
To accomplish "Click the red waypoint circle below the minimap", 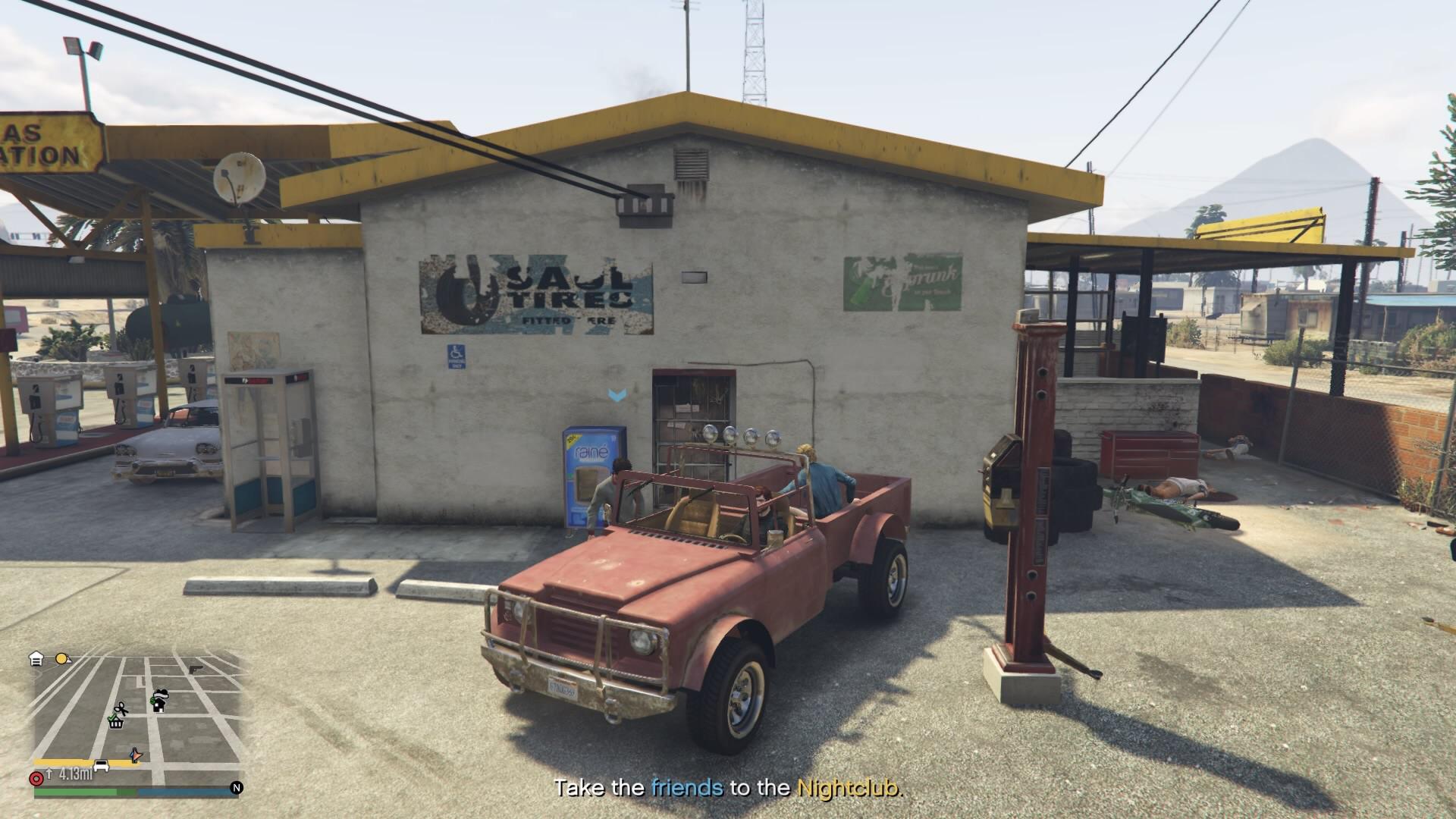I will (36, 778).
